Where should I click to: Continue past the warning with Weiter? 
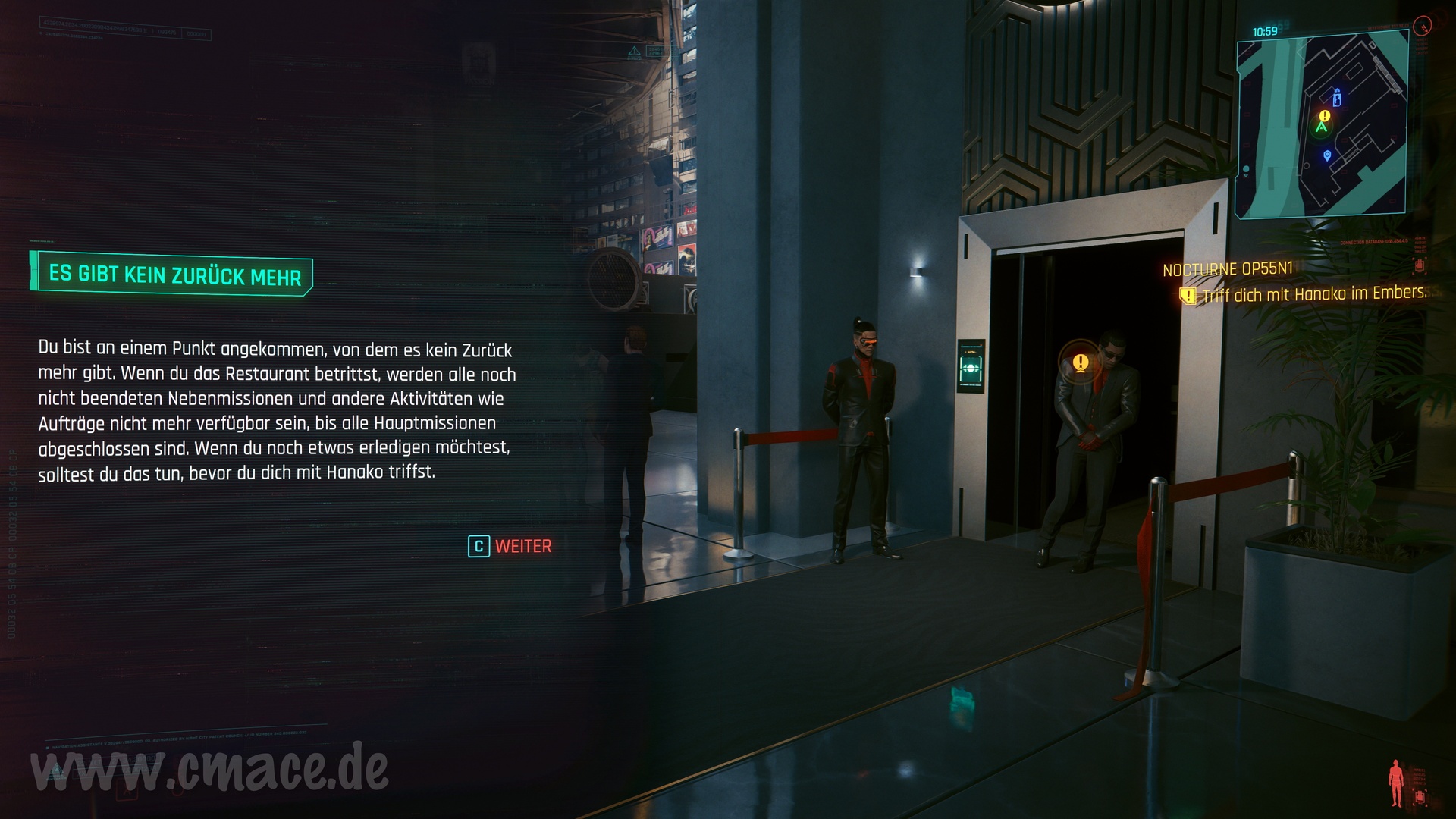tap(510, 546)
